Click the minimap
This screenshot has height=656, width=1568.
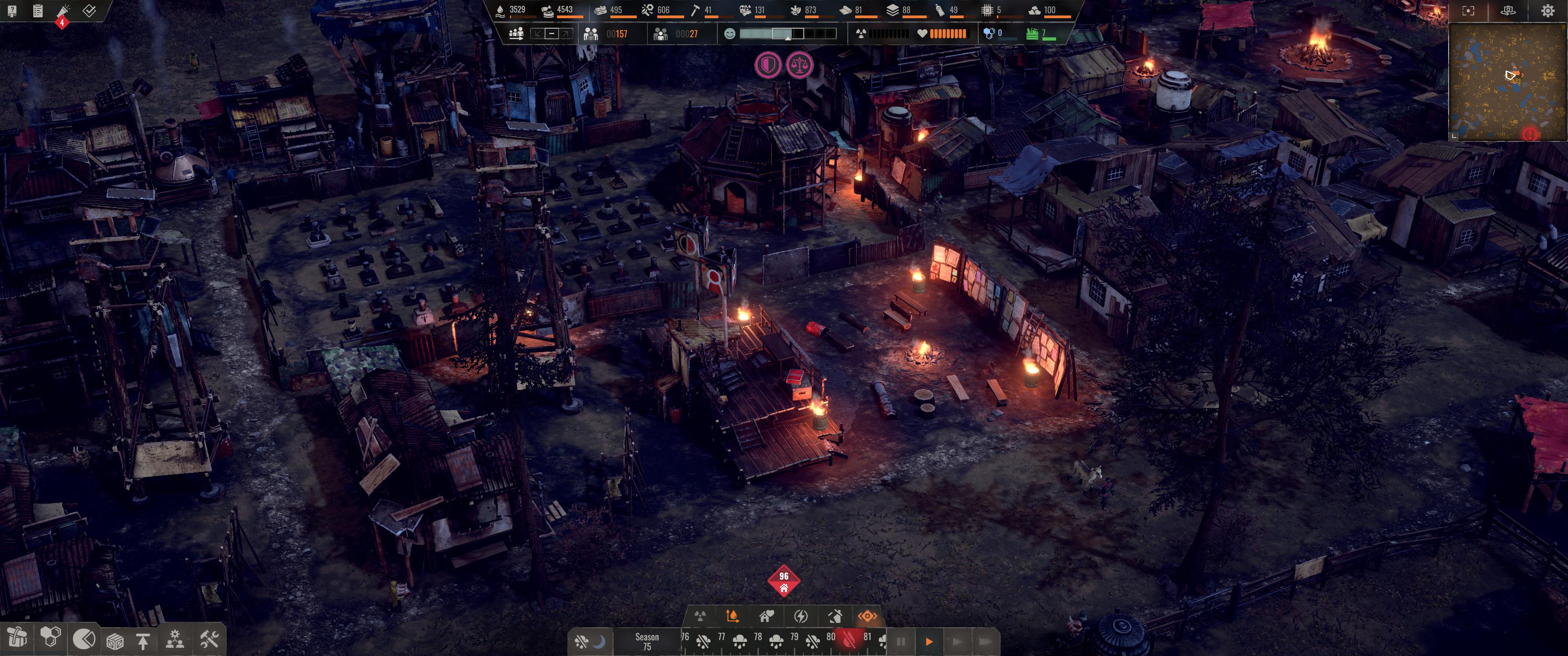point(1507,82)
